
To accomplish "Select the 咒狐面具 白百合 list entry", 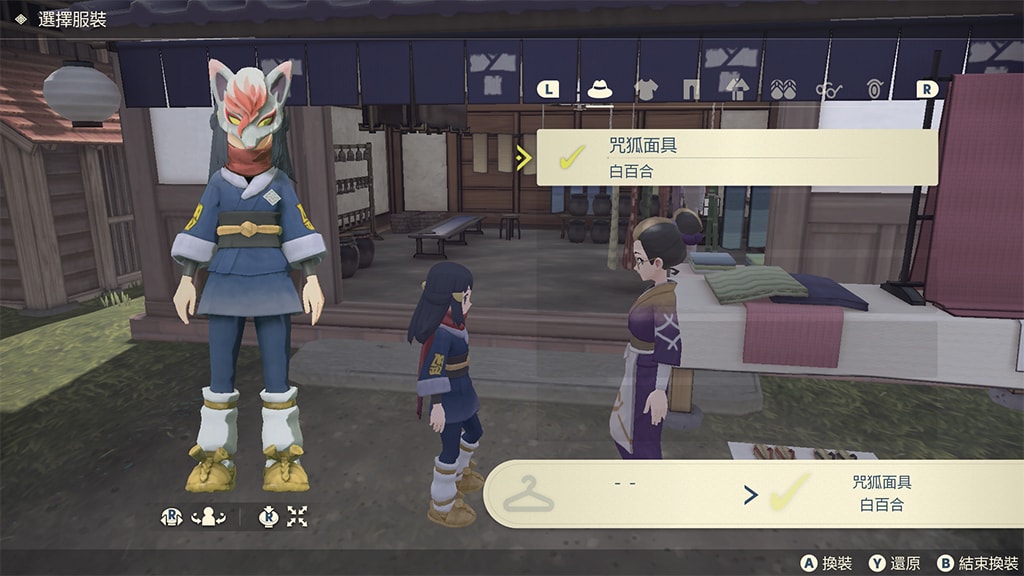I will 737,157.
